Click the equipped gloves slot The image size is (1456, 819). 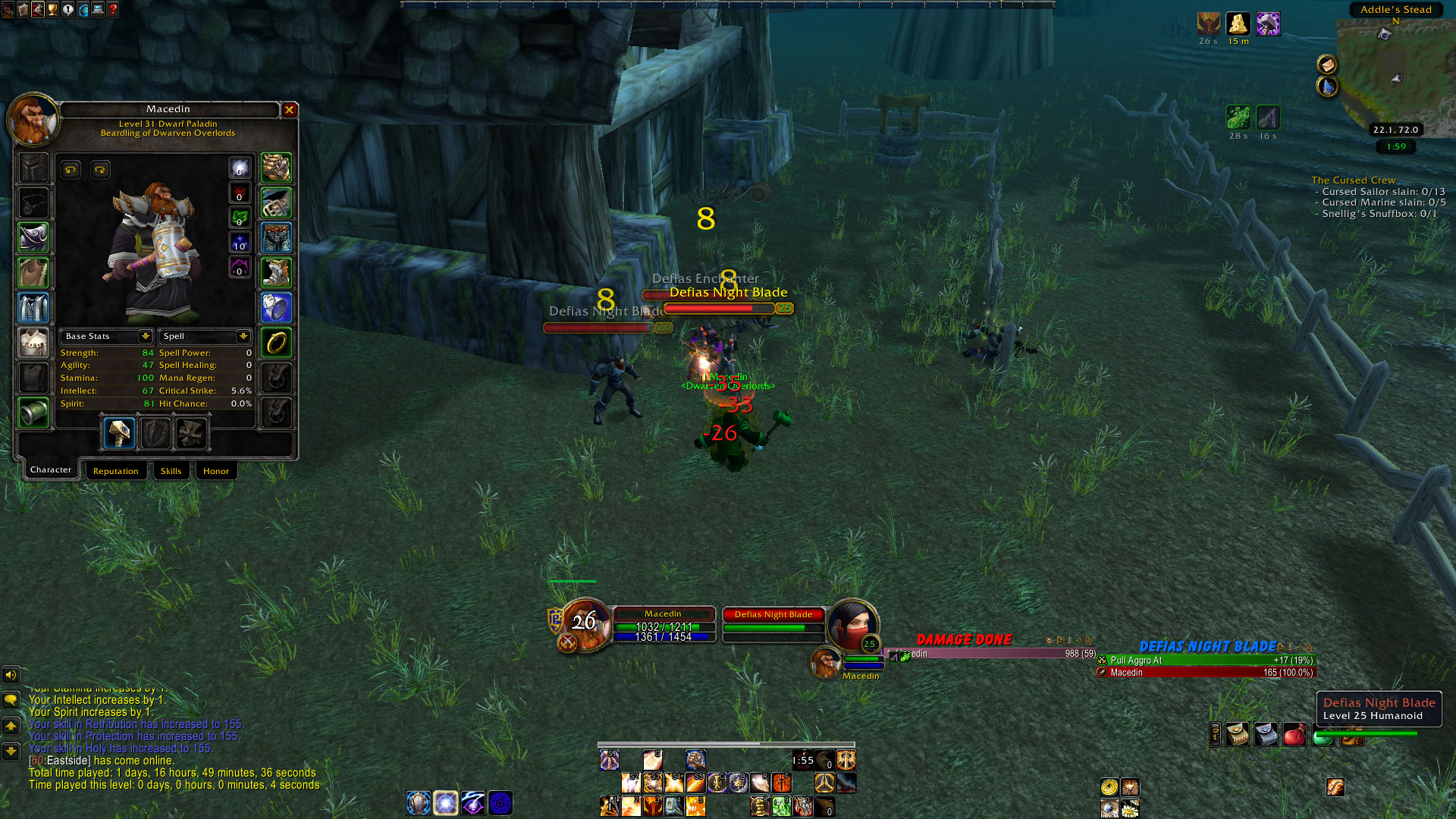click(x=277, y=168)
